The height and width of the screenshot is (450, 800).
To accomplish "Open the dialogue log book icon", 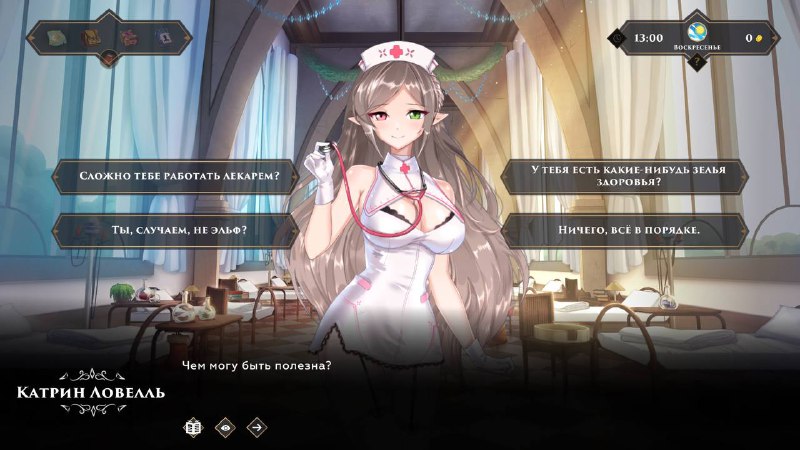I will tap(193, 427).
